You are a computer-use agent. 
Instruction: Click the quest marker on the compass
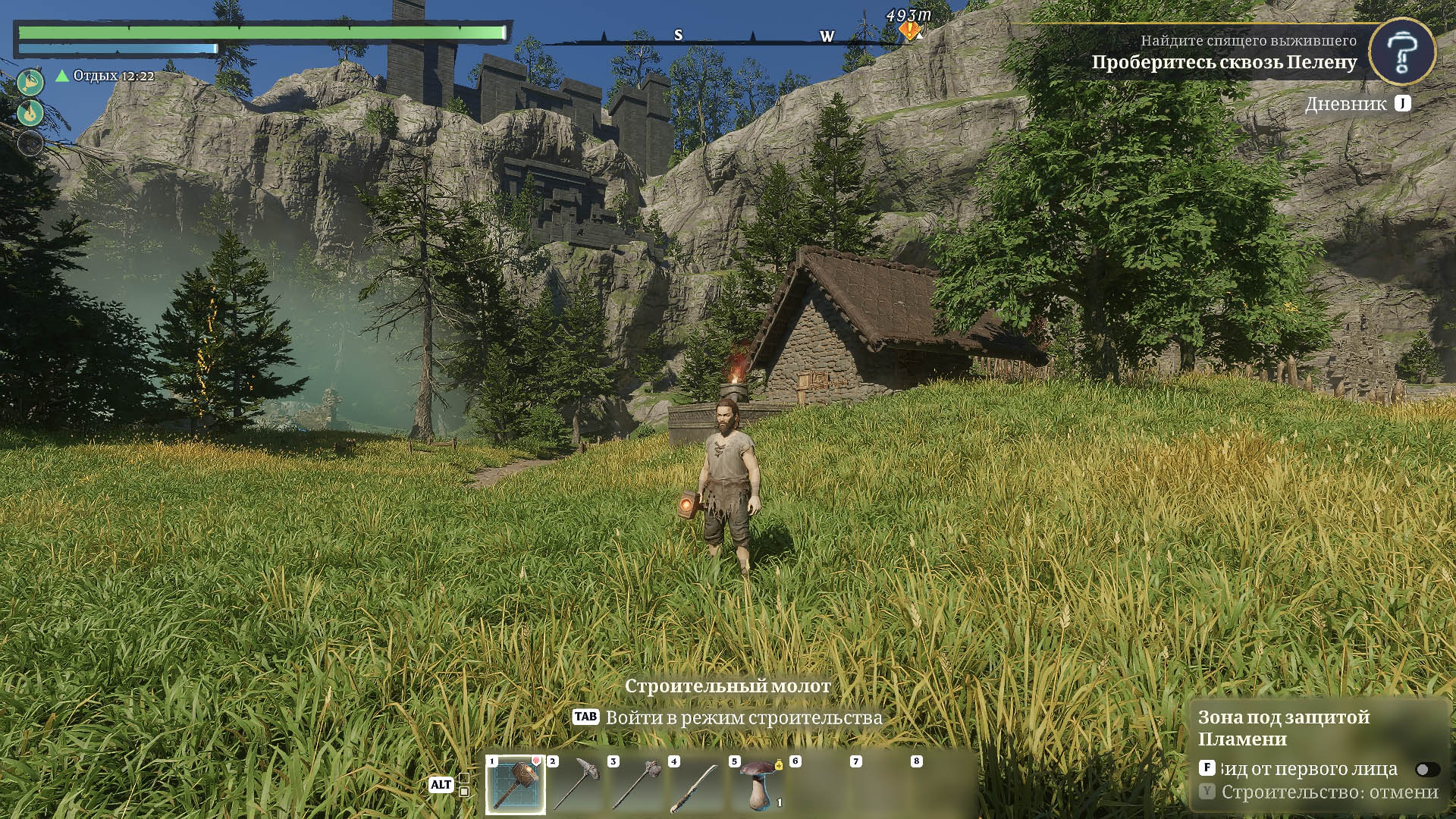coord(908,30)
